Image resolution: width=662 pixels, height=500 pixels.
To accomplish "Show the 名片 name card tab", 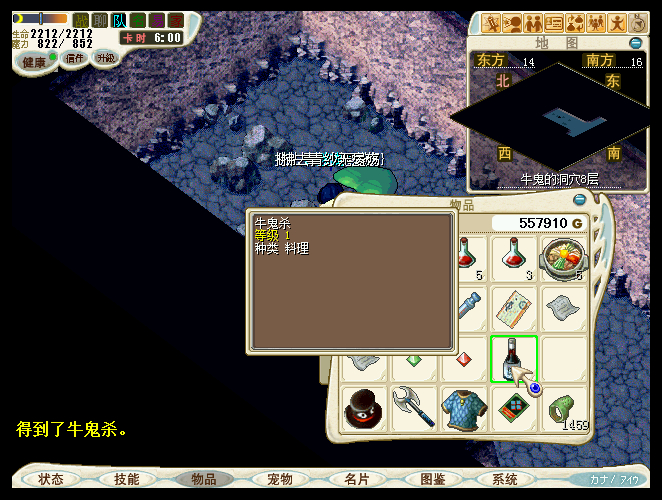I will pyautogui.click(x=357, y=479).
